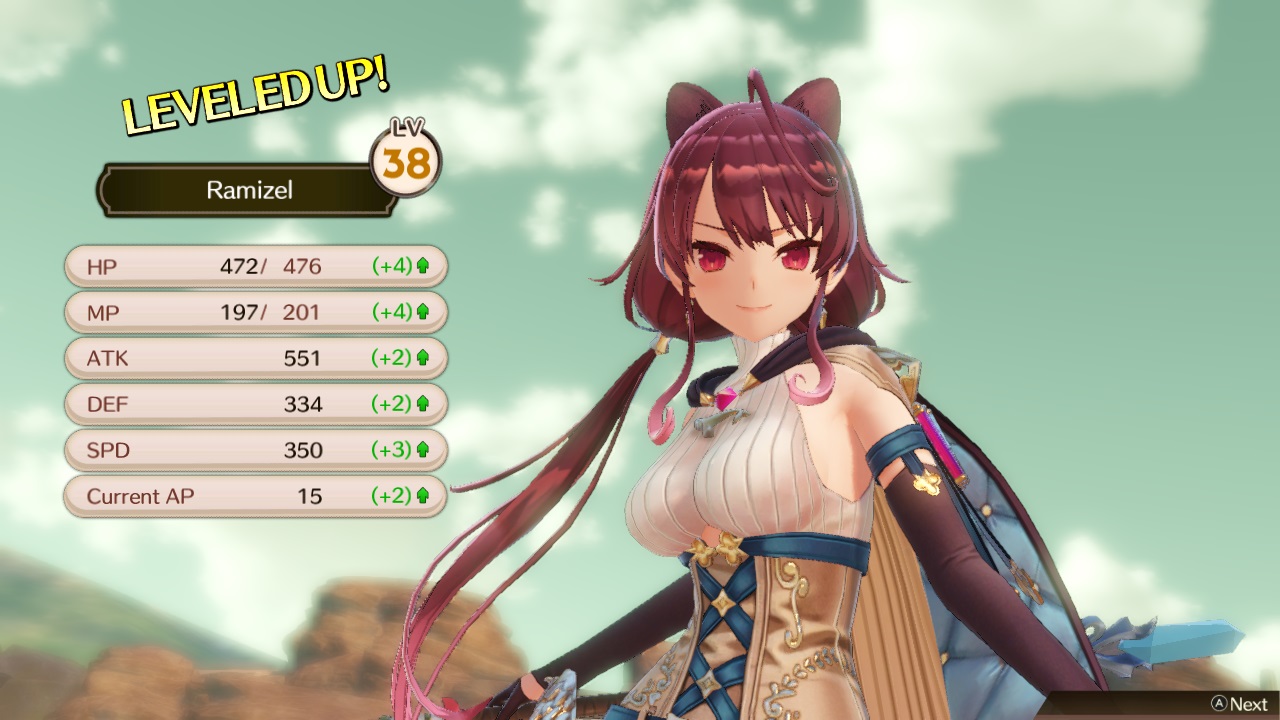Expand the Current AP row

pyautogui.click(x=255, y=496)
